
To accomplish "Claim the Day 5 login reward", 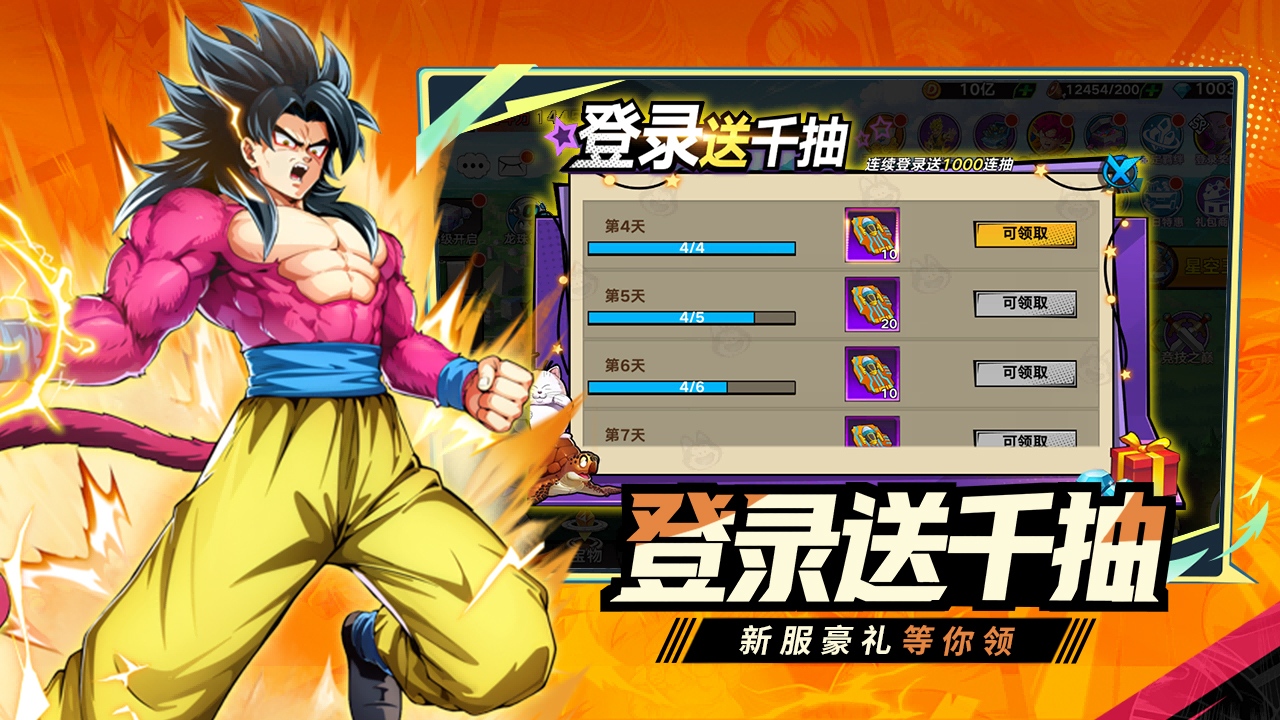I will click(x=1025, y=304).
